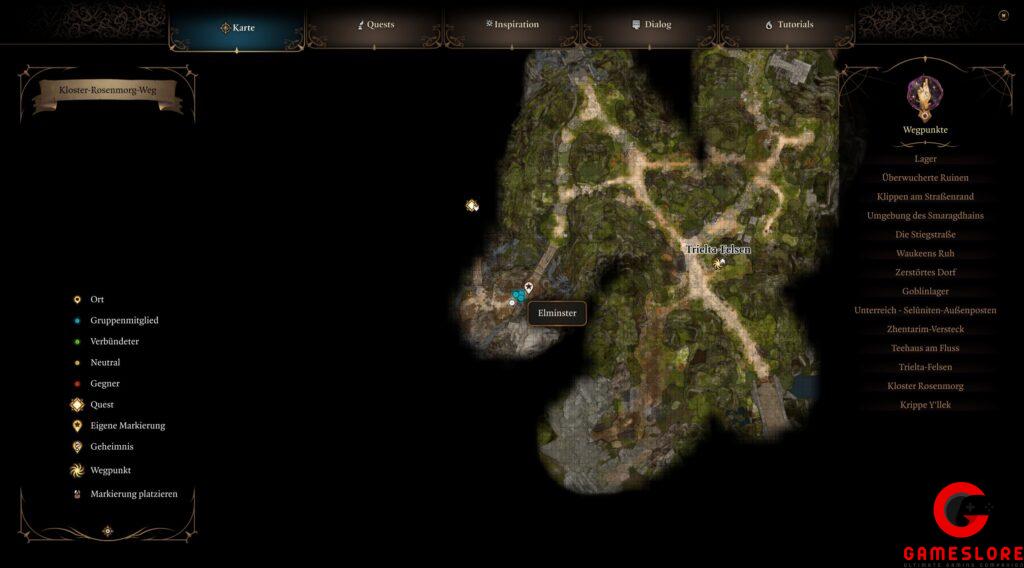Viewport: 1024px width, 568px height.
Task: Choose Die Stiegstraße waypoint
Action: [925, 235]
